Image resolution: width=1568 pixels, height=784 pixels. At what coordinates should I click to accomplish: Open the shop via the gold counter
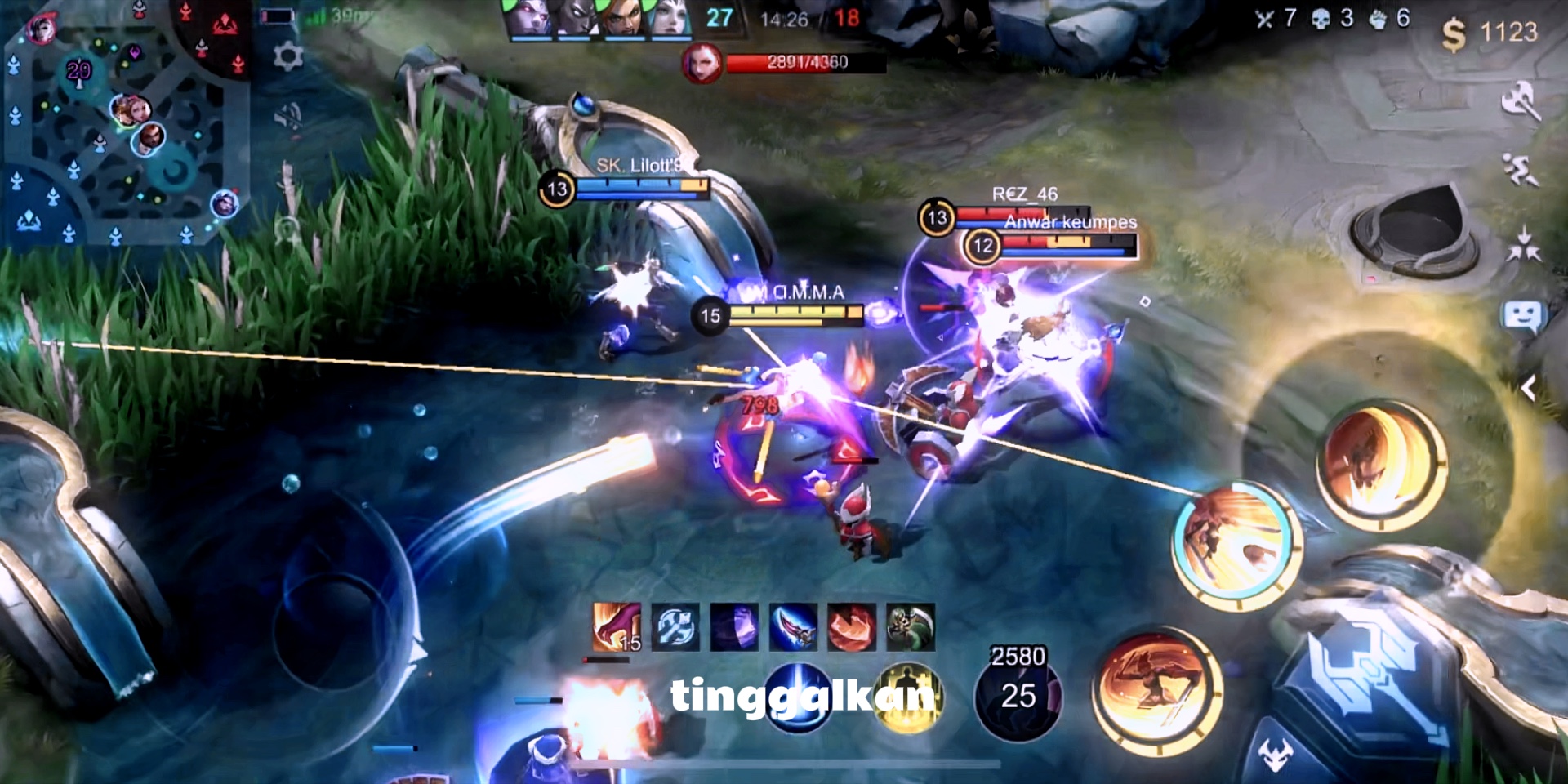(x=1490, y=33)
